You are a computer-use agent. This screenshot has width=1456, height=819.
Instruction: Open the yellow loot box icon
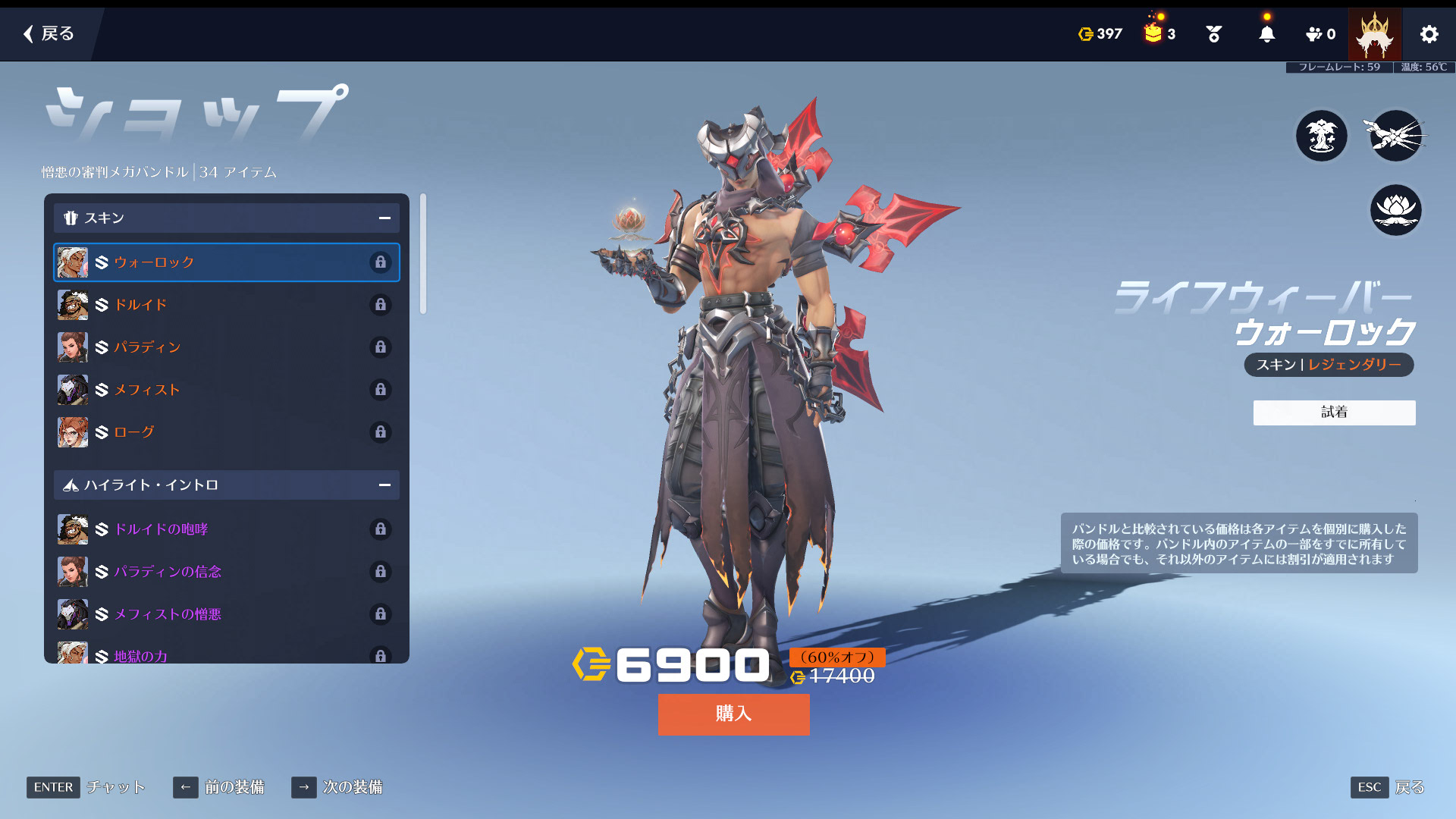click(x=1153, y=33)
